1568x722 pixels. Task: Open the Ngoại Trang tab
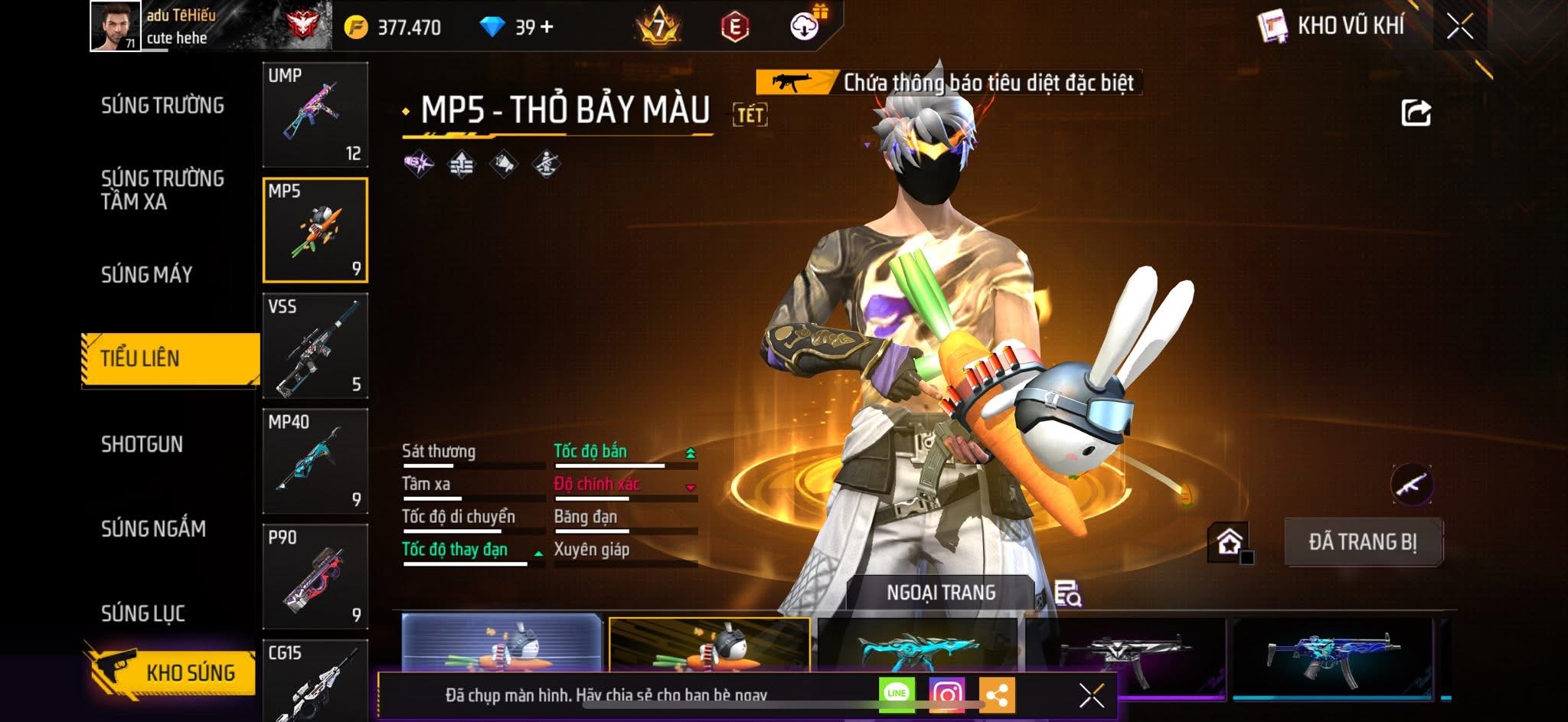point(941,593)
